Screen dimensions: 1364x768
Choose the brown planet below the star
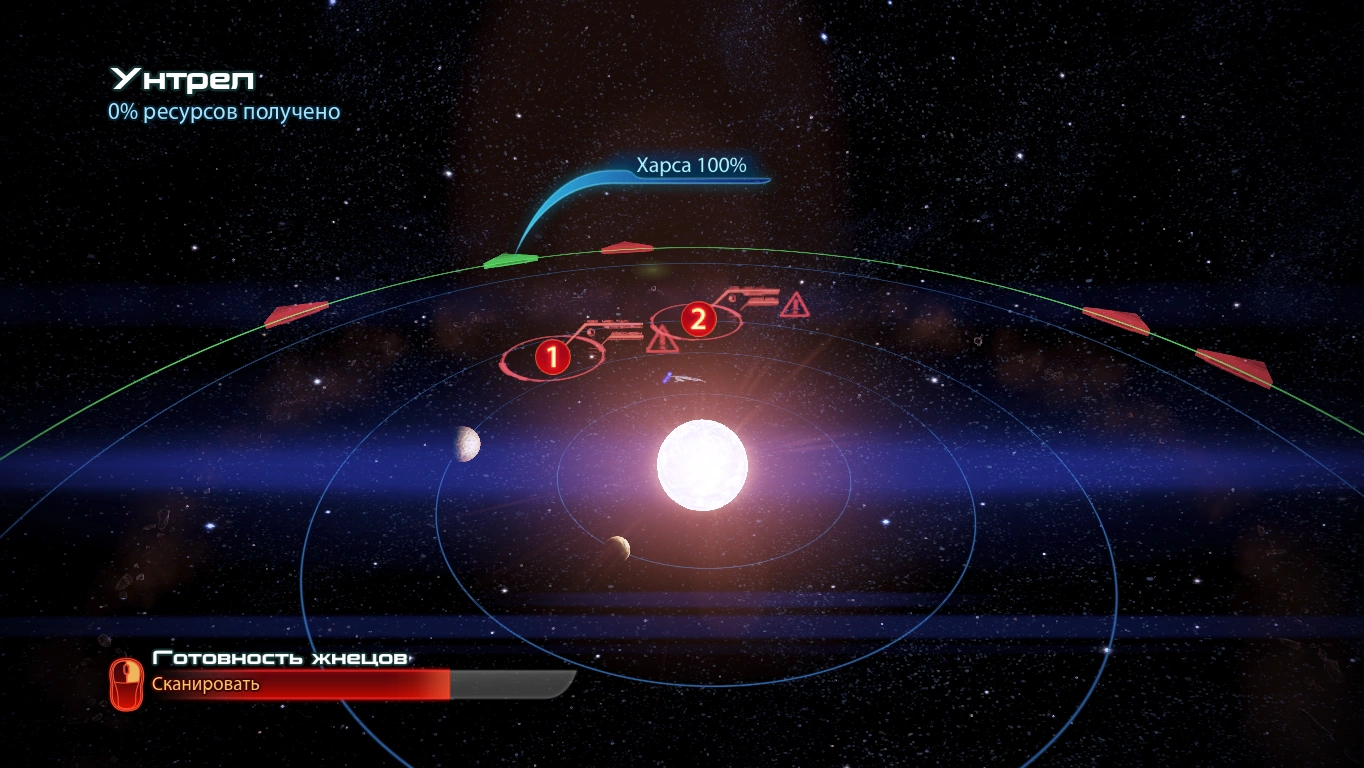point(617,548)
